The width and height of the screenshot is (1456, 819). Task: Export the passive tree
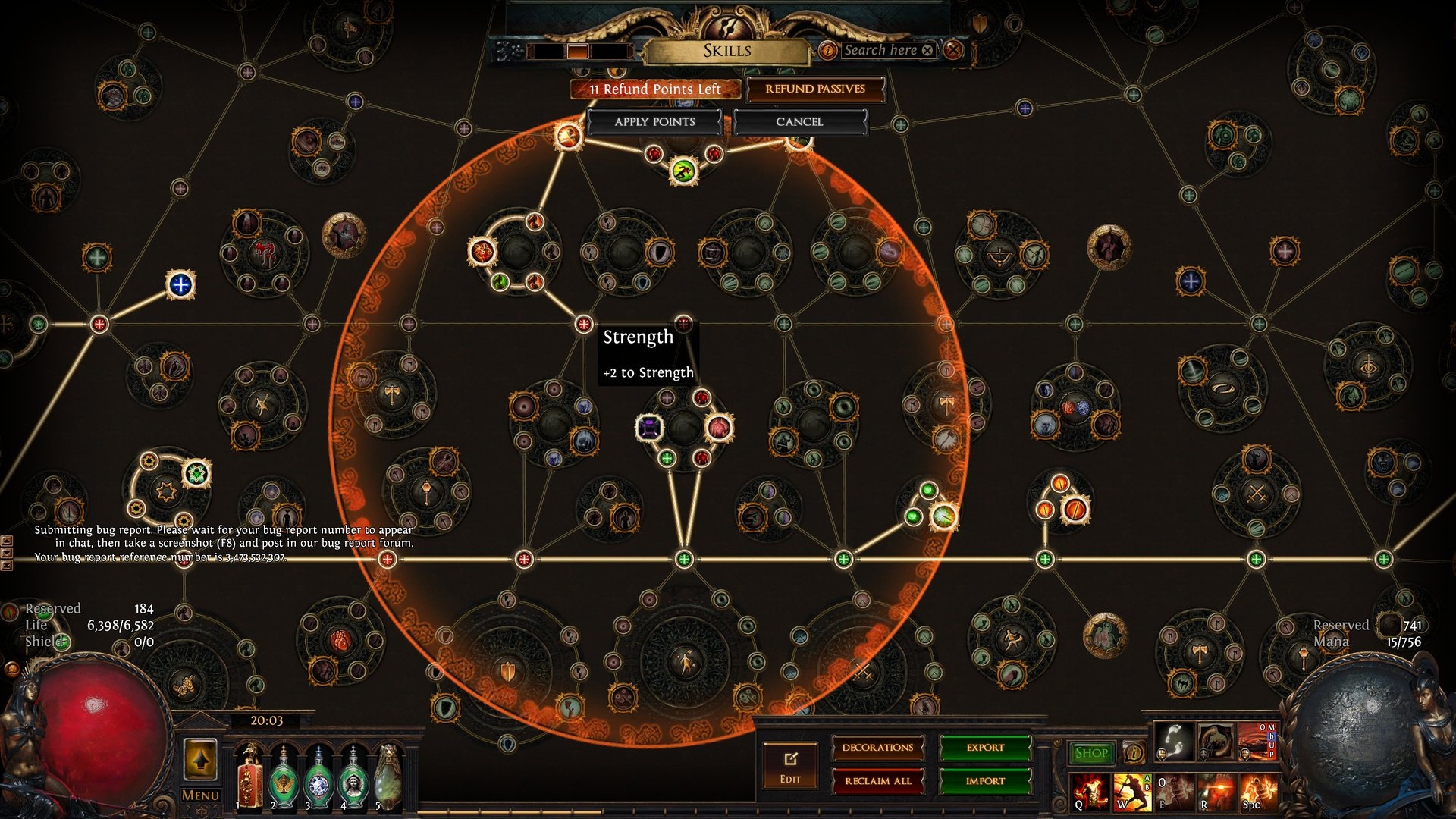pyautogui.click(x=985, y=748)
